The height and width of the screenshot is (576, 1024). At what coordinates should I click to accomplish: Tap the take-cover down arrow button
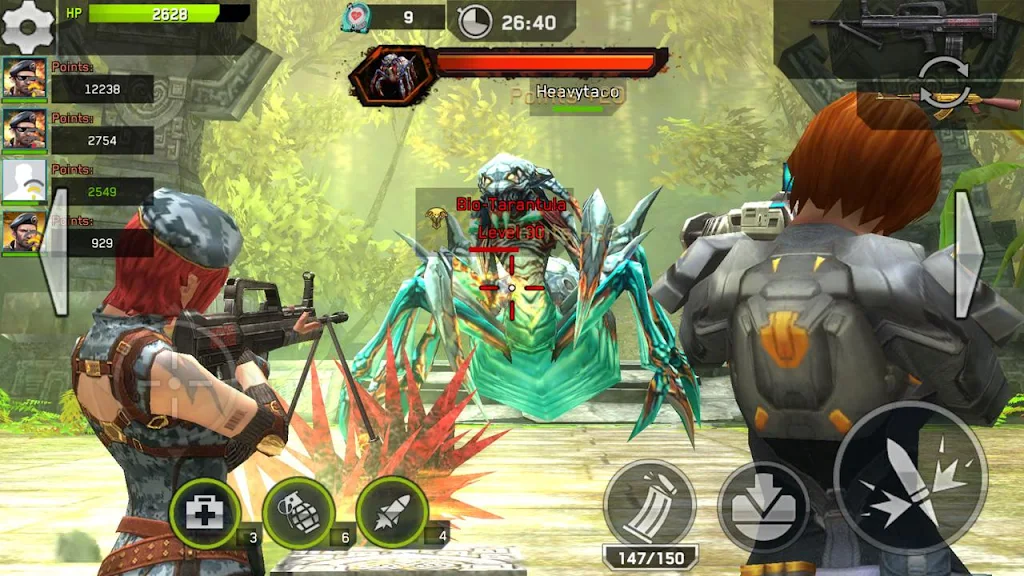(x=764, y=506)
